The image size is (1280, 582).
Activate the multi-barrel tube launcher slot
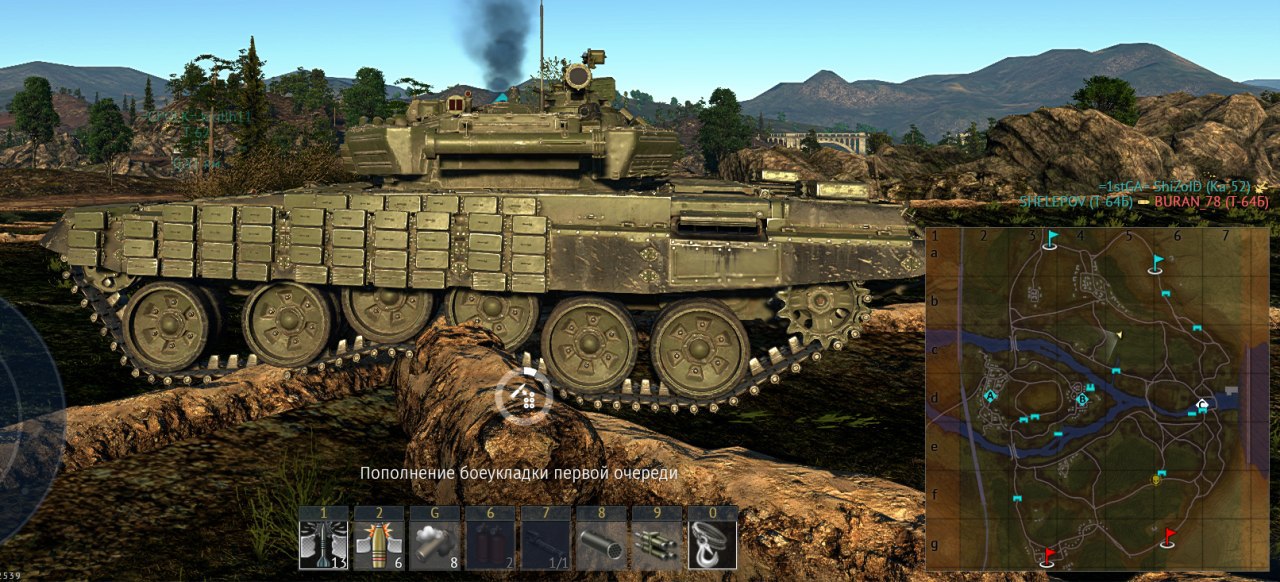click(601, 544)
